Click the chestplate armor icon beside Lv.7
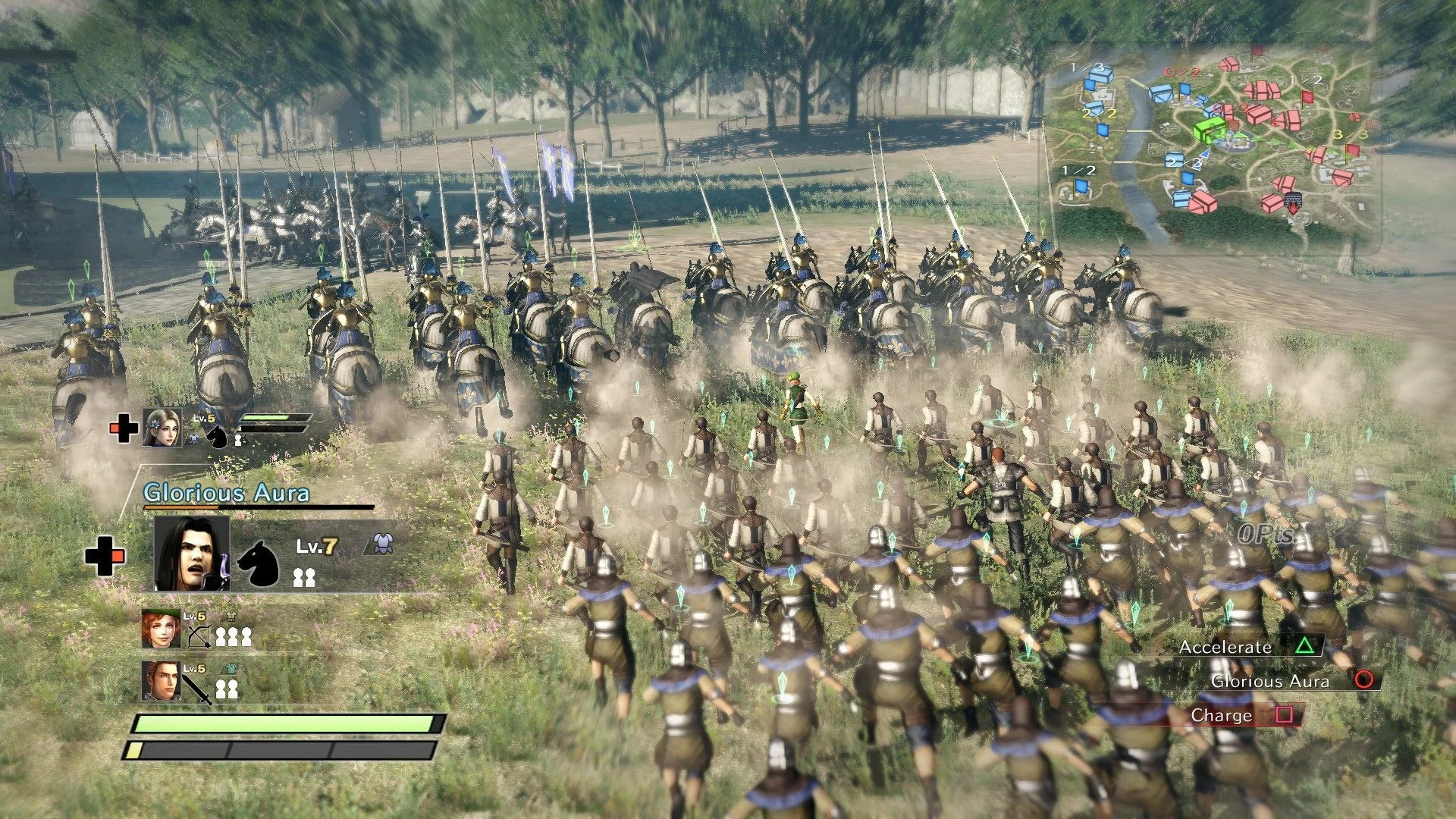This screenshot has height=819, width=1456. 383,543
